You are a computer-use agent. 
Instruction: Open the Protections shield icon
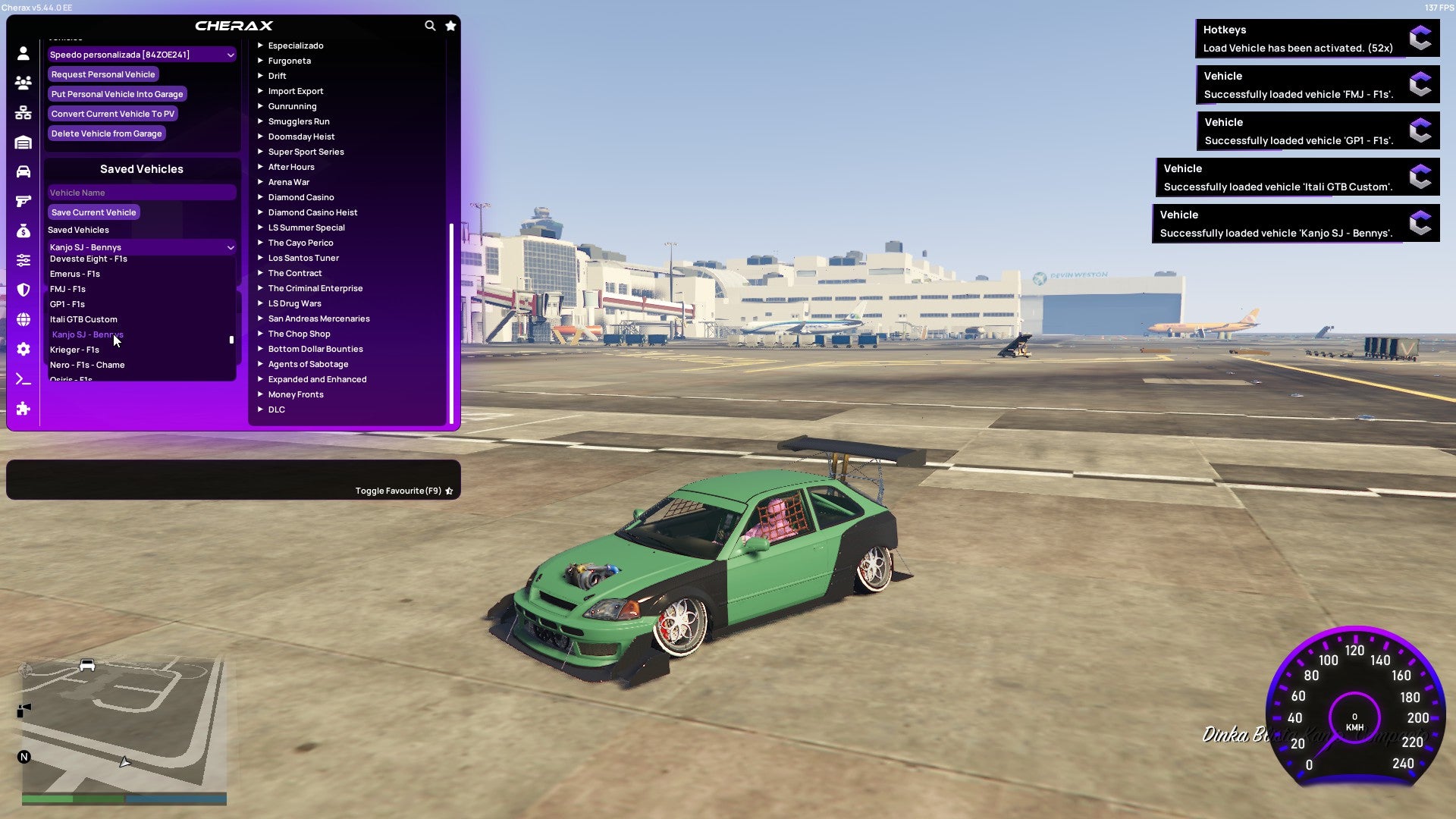tap(23, 289)
